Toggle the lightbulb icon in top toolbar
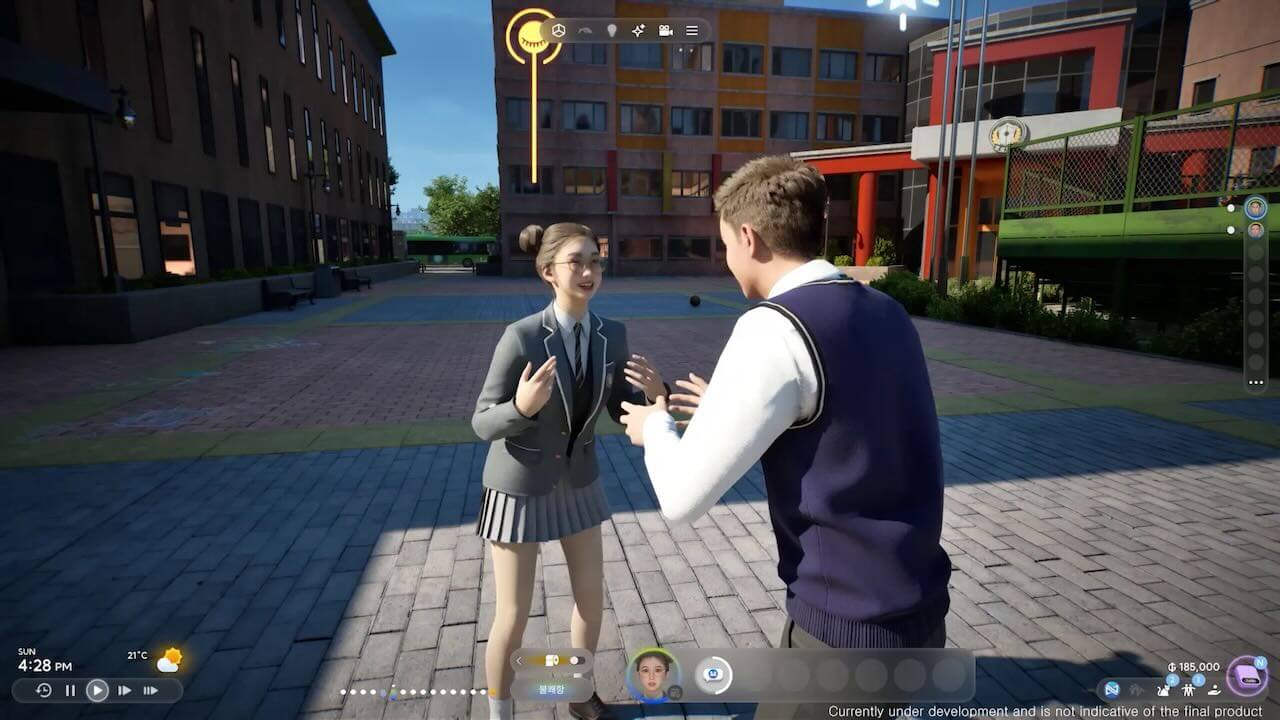The width and height of the screenshot is (1280, 720). (x=612, y=31)
